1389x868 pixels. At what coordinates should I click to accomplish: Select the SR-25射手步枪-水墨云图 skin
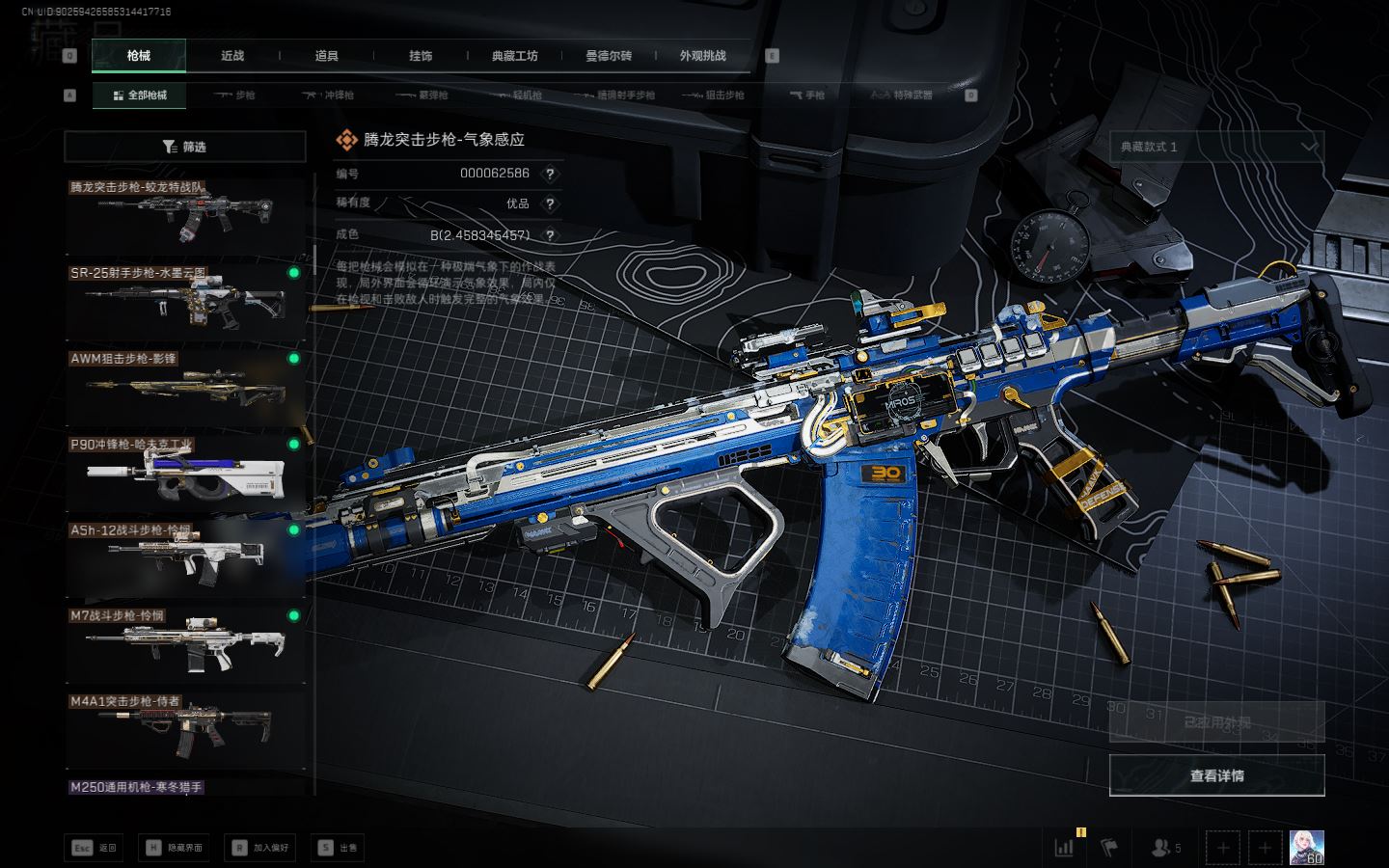184,300
